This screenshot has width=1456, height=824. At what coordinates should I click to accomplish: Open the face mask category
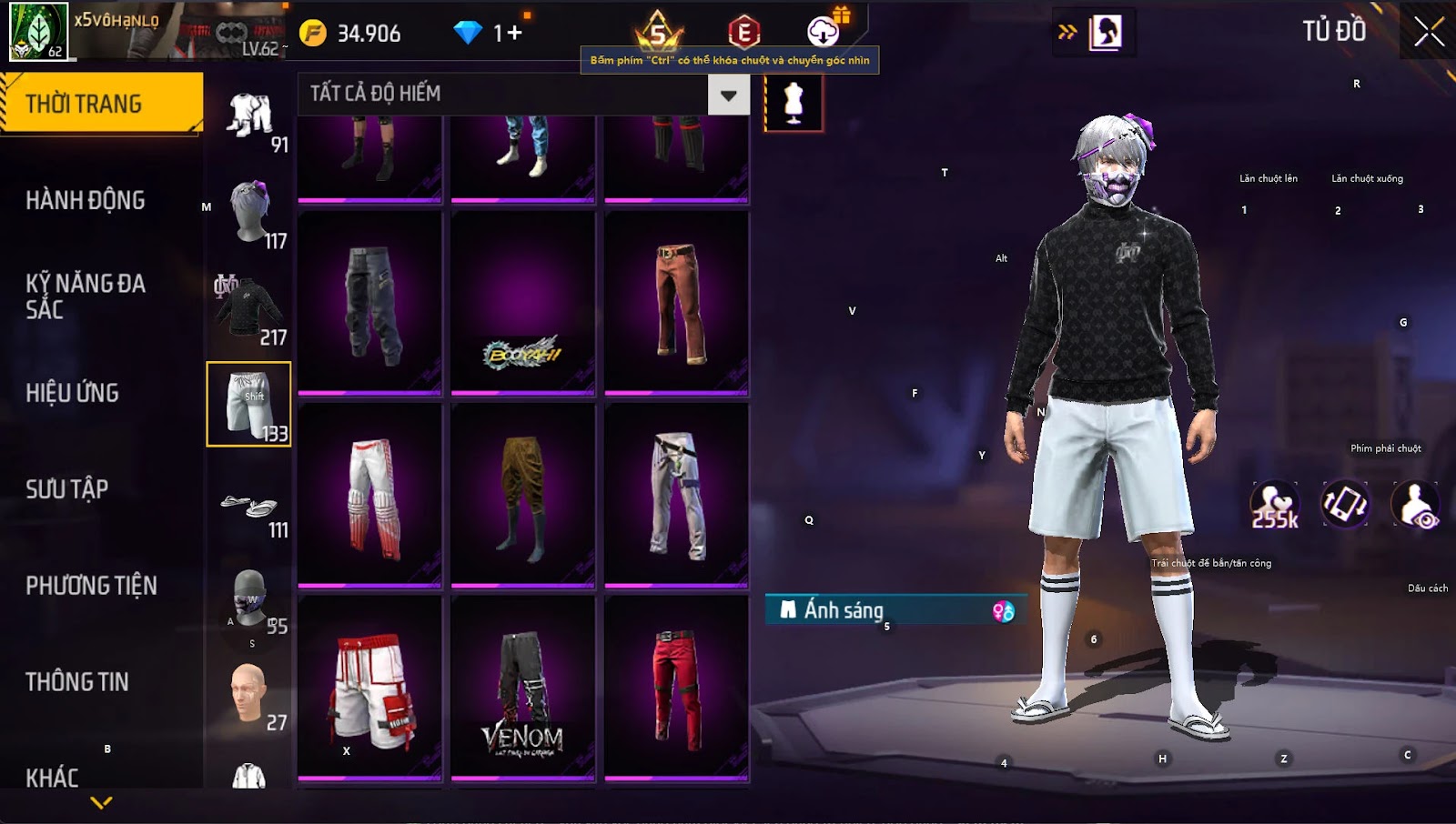point(248,598)
